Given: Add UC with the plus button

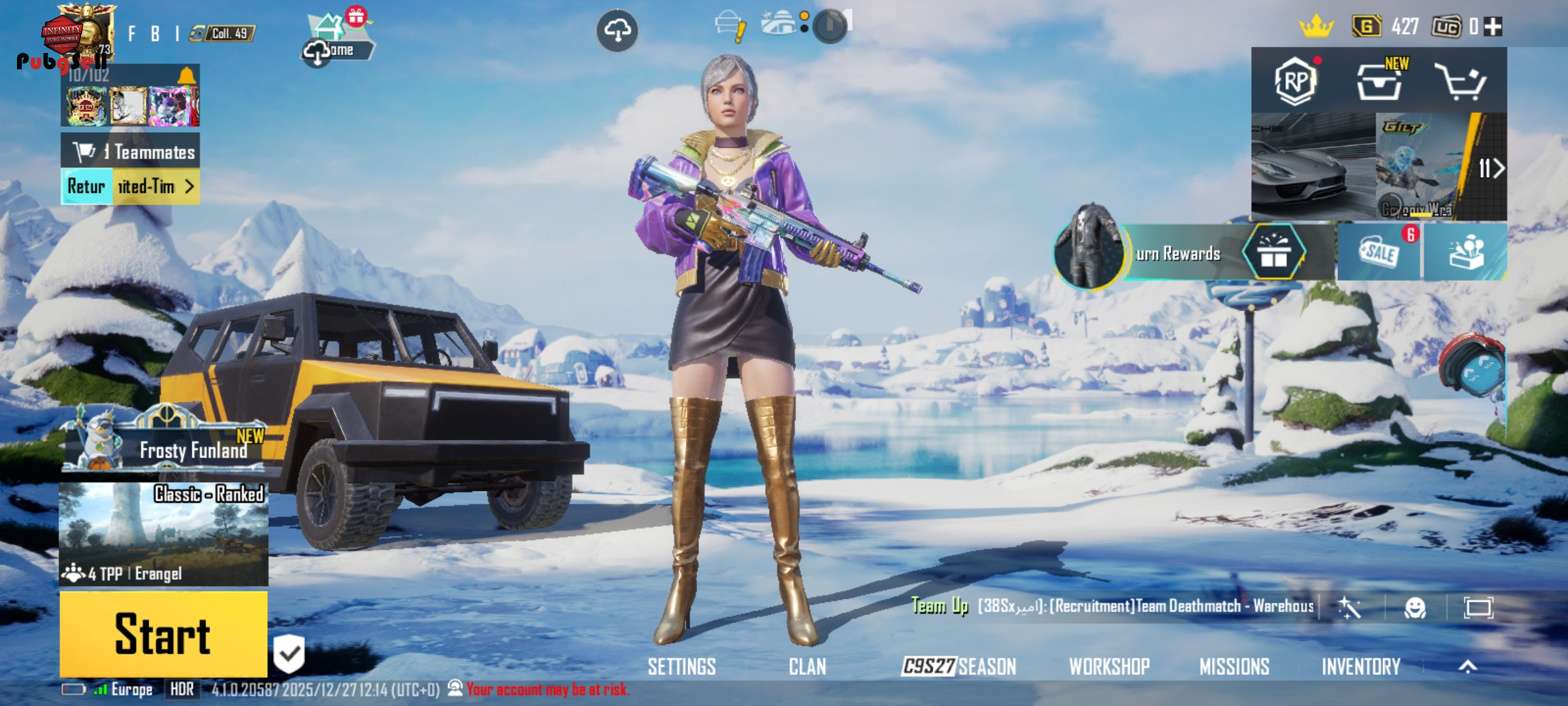Looking at the screenshot, I should click(x=1493, y=27).
